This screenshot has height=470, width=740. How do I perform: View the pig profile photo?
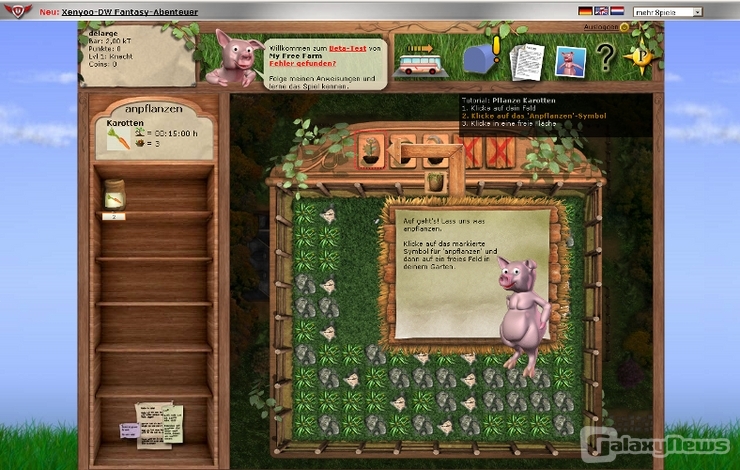tap(570, 62)
